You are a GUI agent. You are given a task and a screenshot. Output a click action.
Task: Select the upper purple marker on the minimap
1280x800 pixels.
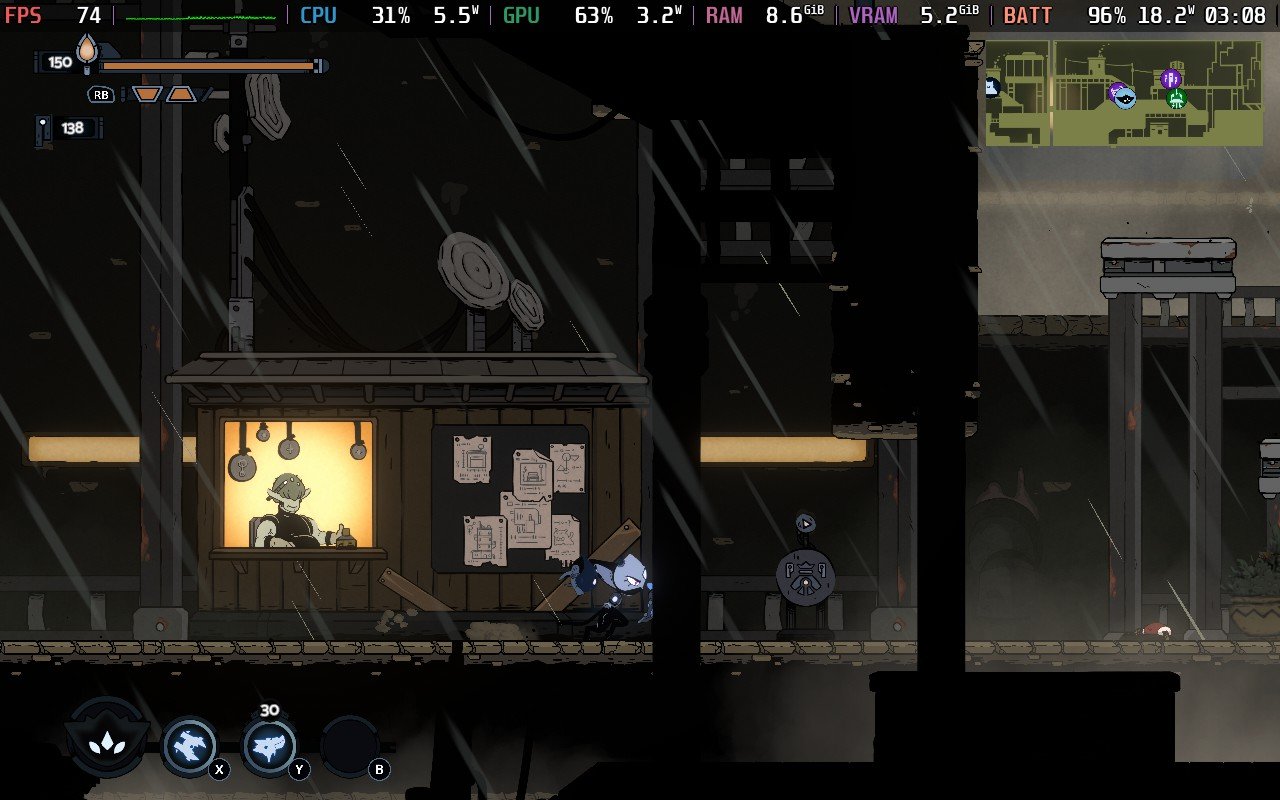click(x=1172, y=78)
